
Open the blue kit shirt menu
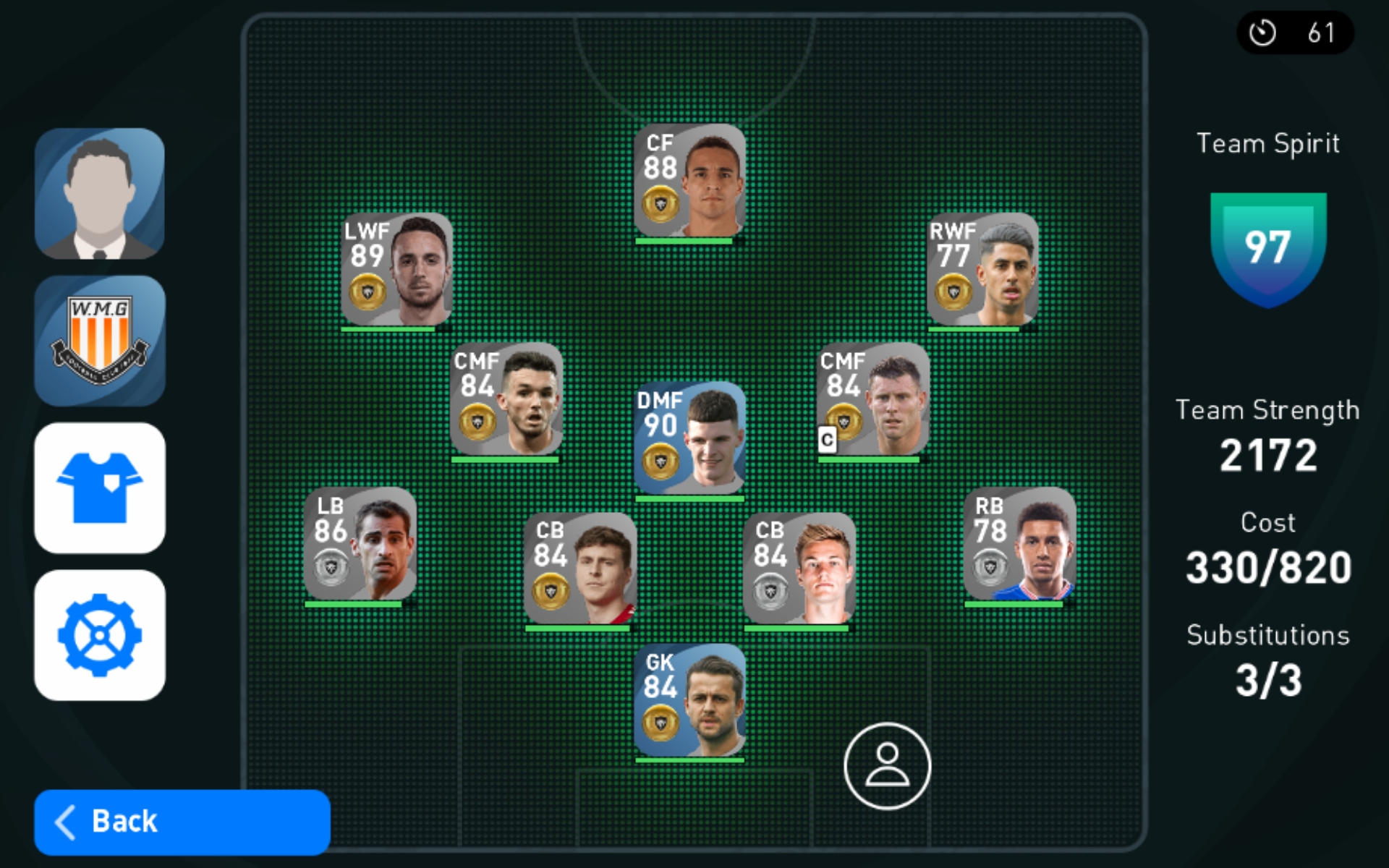(x=100, y=488)
